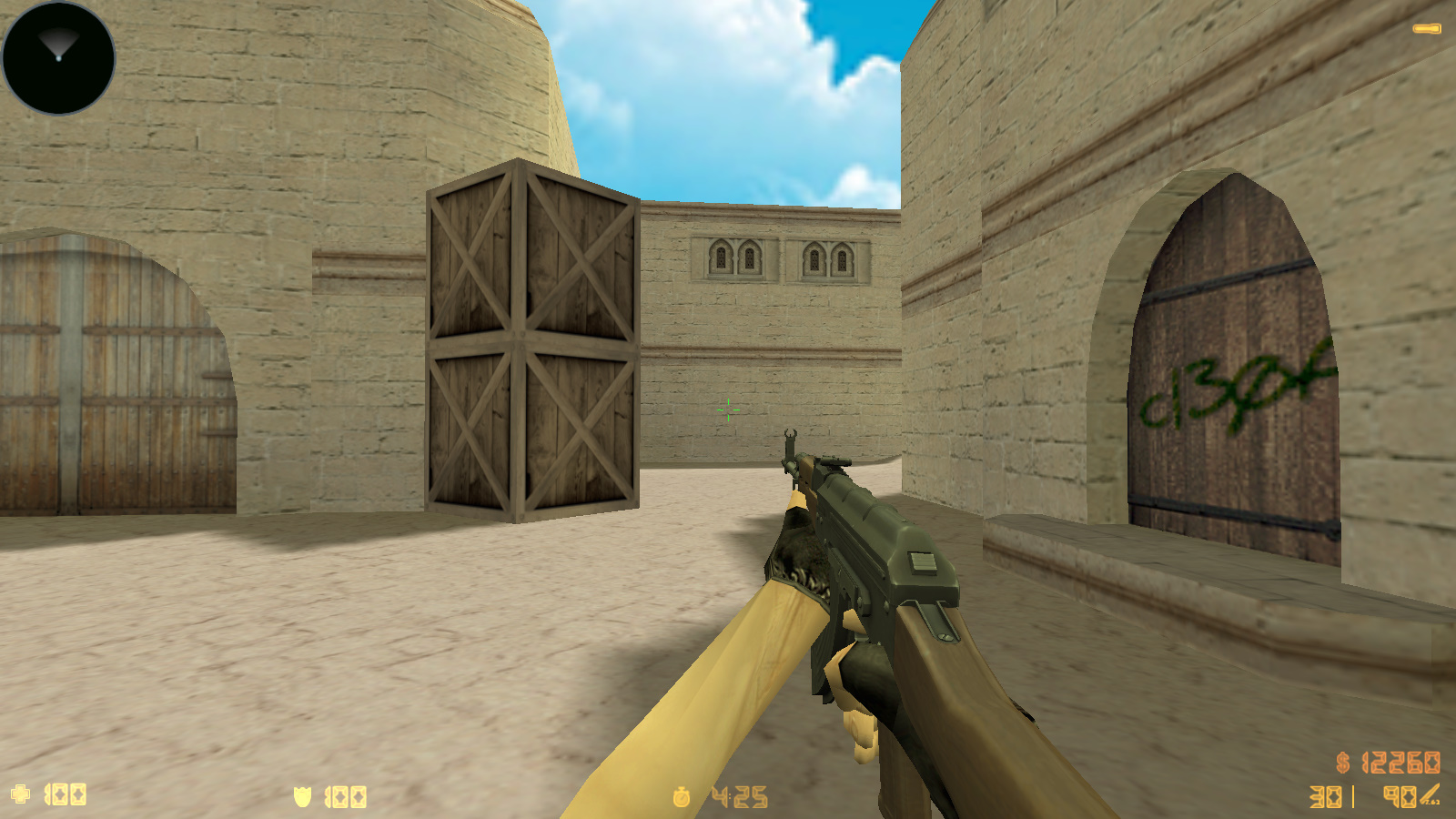Click the crosshair at screen center

tap(728, 409)
